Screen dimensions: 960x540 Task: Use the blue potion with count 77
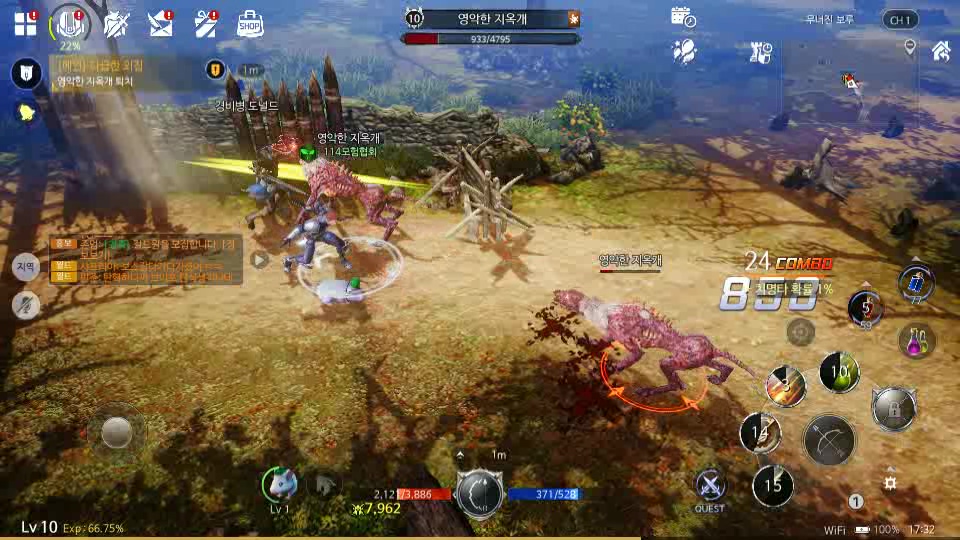point(916,283)
